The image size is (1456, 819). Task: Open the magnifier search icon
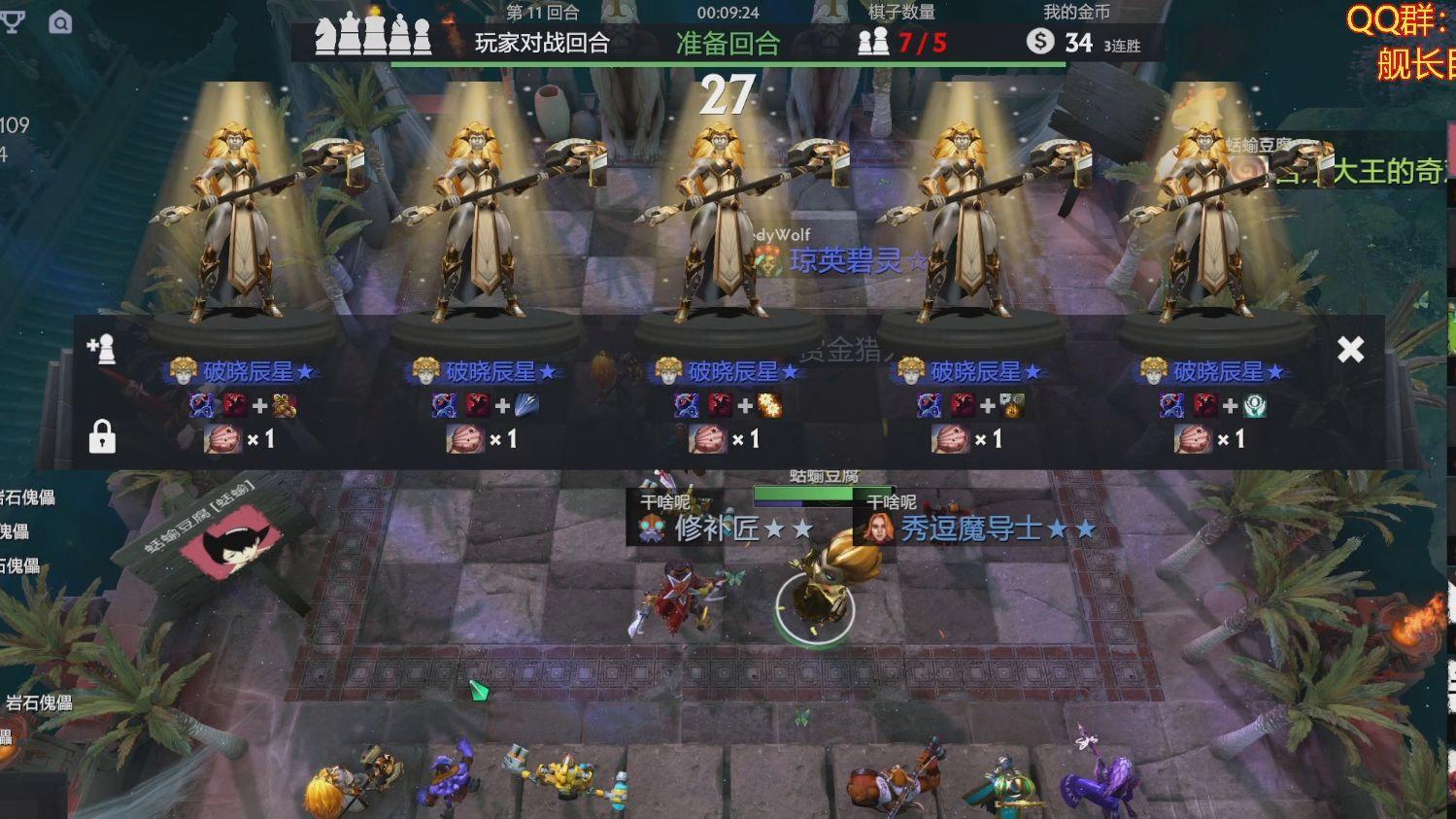(x=60, y=21)
